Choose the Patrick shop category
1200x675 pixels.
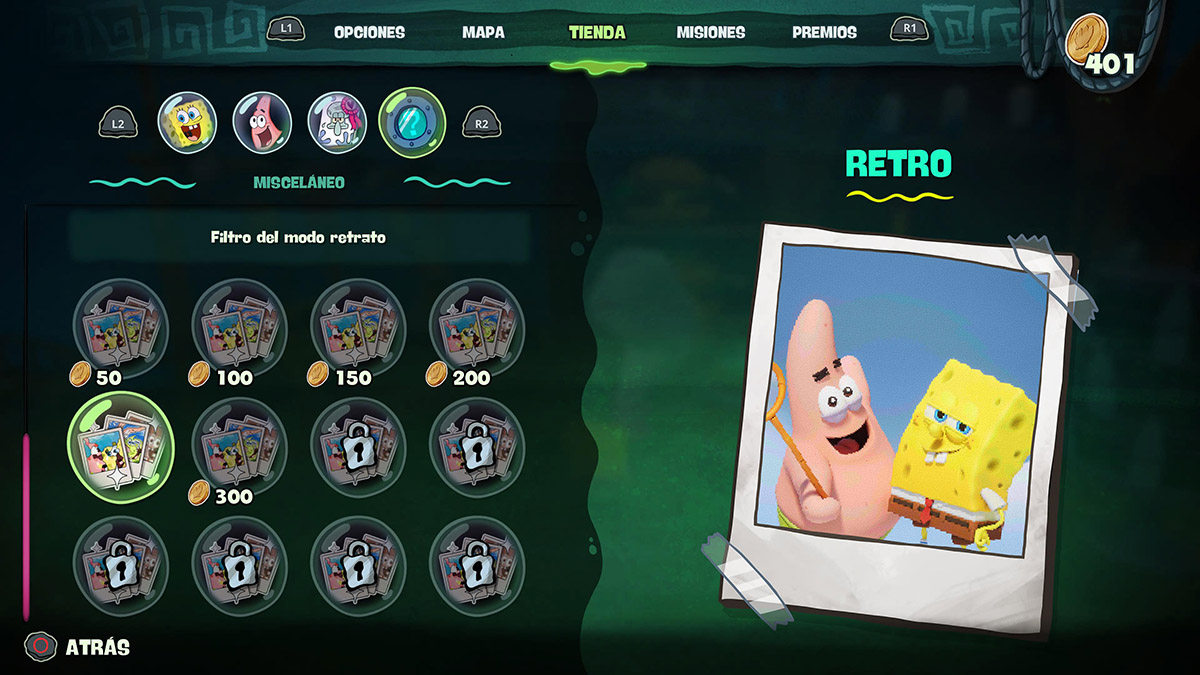(262, 123)
